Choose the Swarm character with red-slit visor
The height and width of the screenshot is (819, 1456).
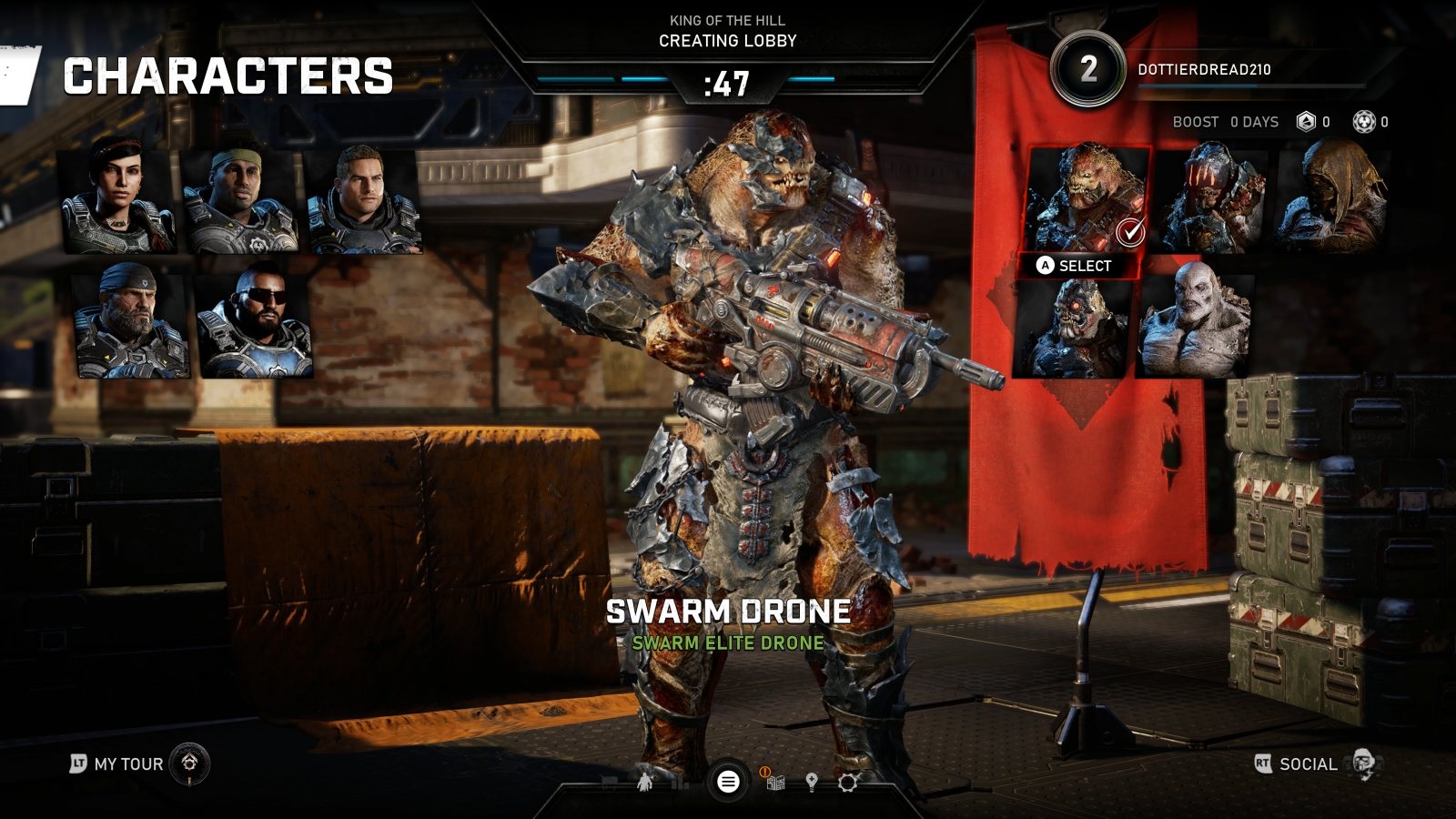click(1210, 198)
